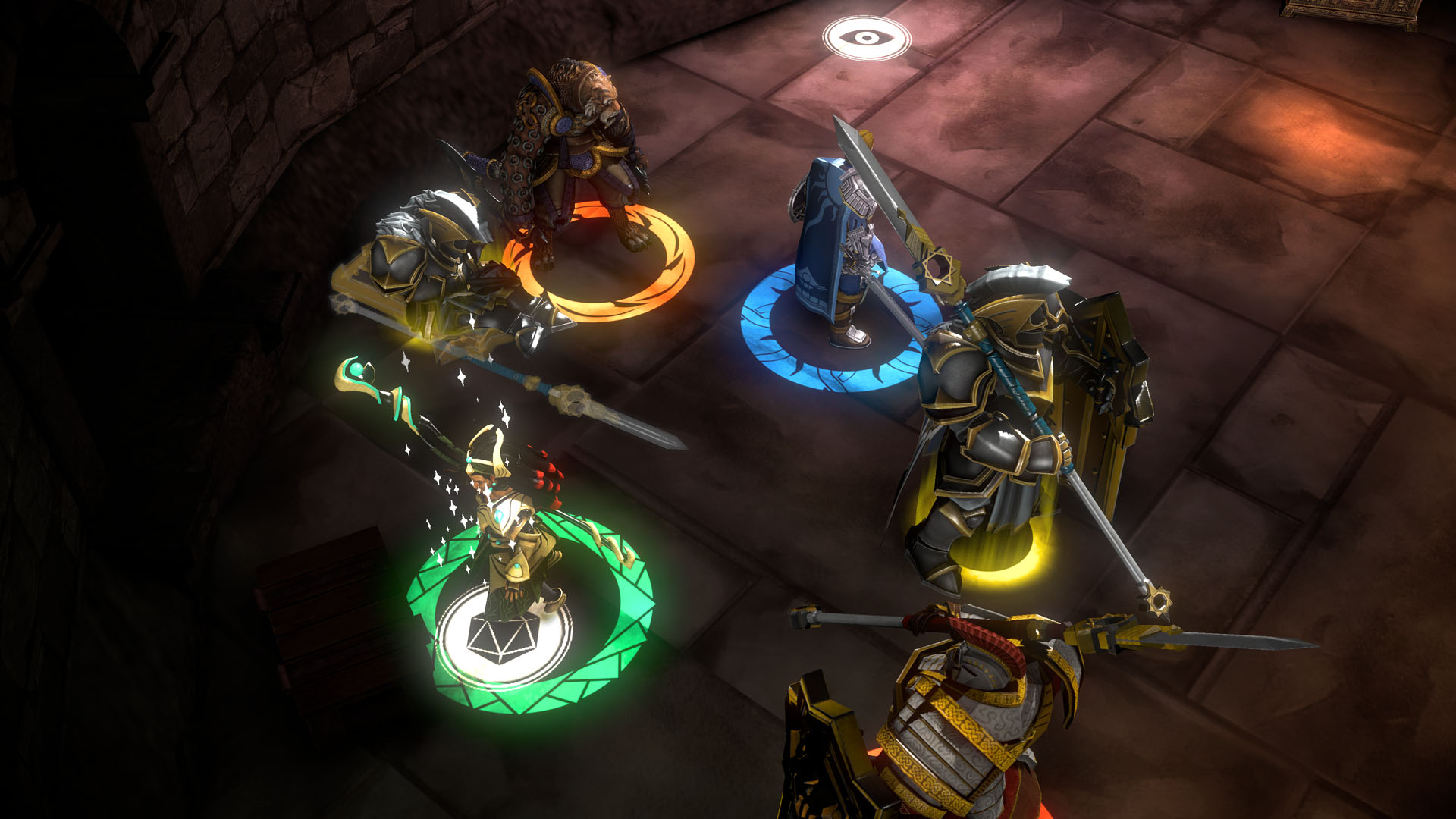Select the sorcerer on the green ring
The width and height of the screenshot is (1456, 819).
510,523
